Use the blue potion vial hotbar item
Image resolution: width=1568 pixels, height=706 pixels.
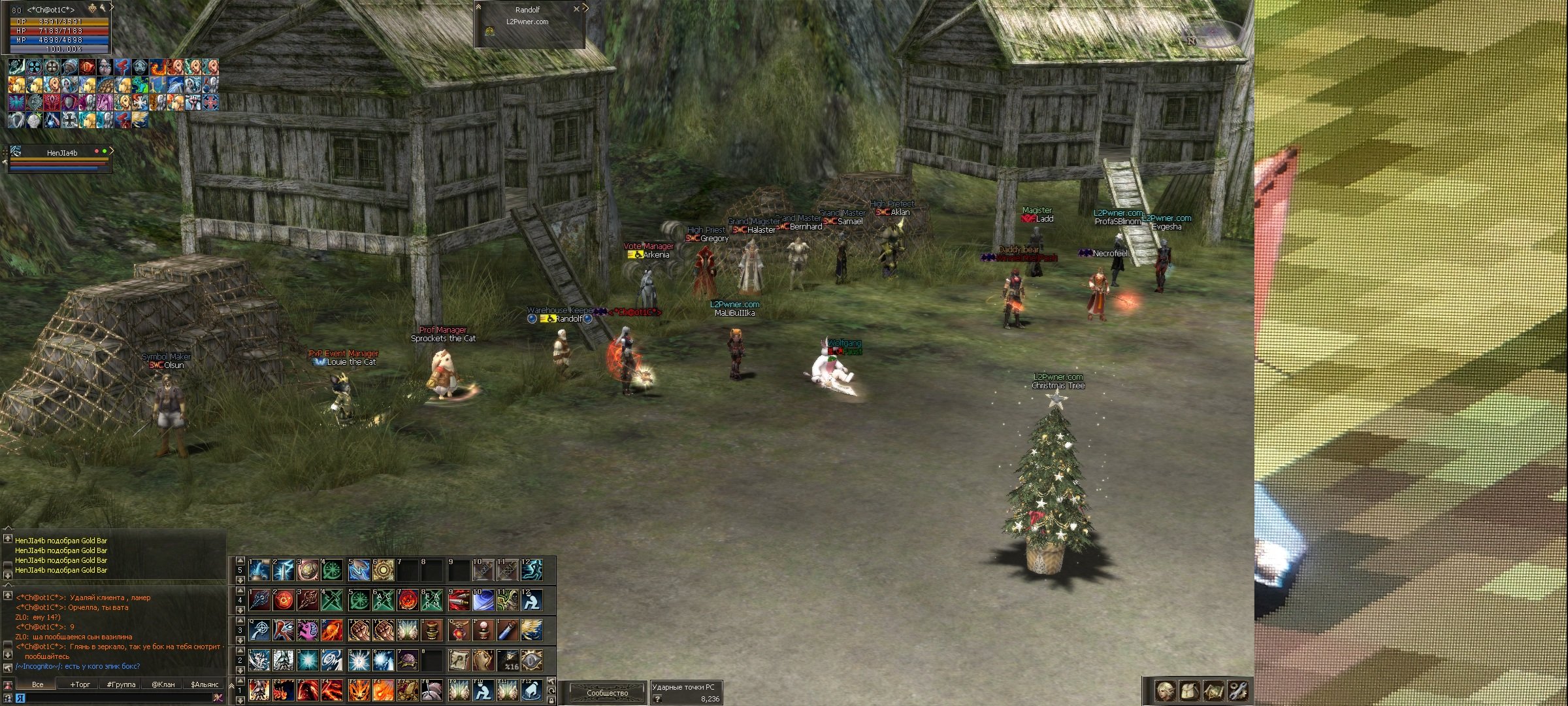[508, 631]
